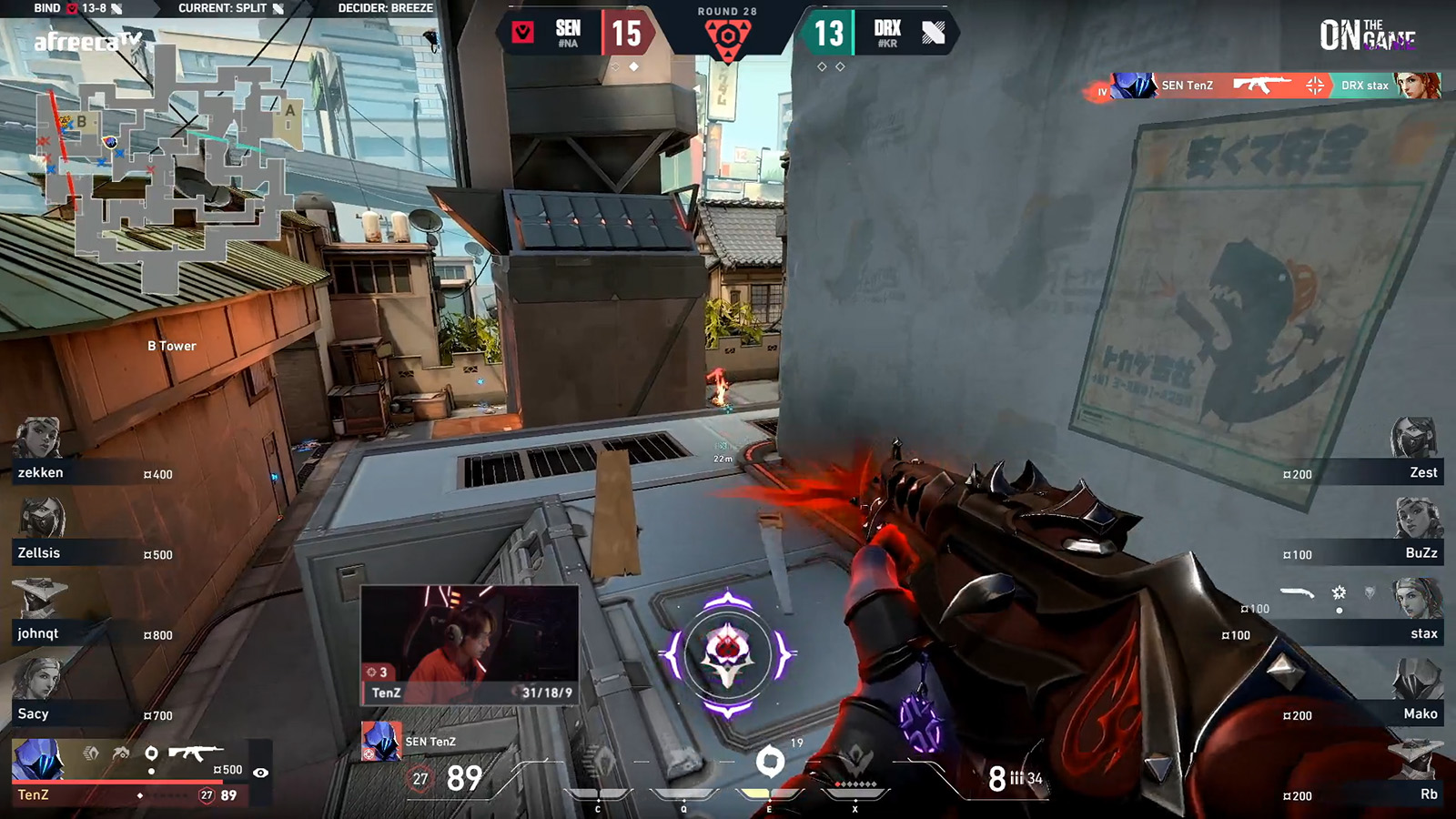Click the Dismiss ability icon above the E slot
The height and width of the screenshot is (819, 1456).
[x=771, y=760]
